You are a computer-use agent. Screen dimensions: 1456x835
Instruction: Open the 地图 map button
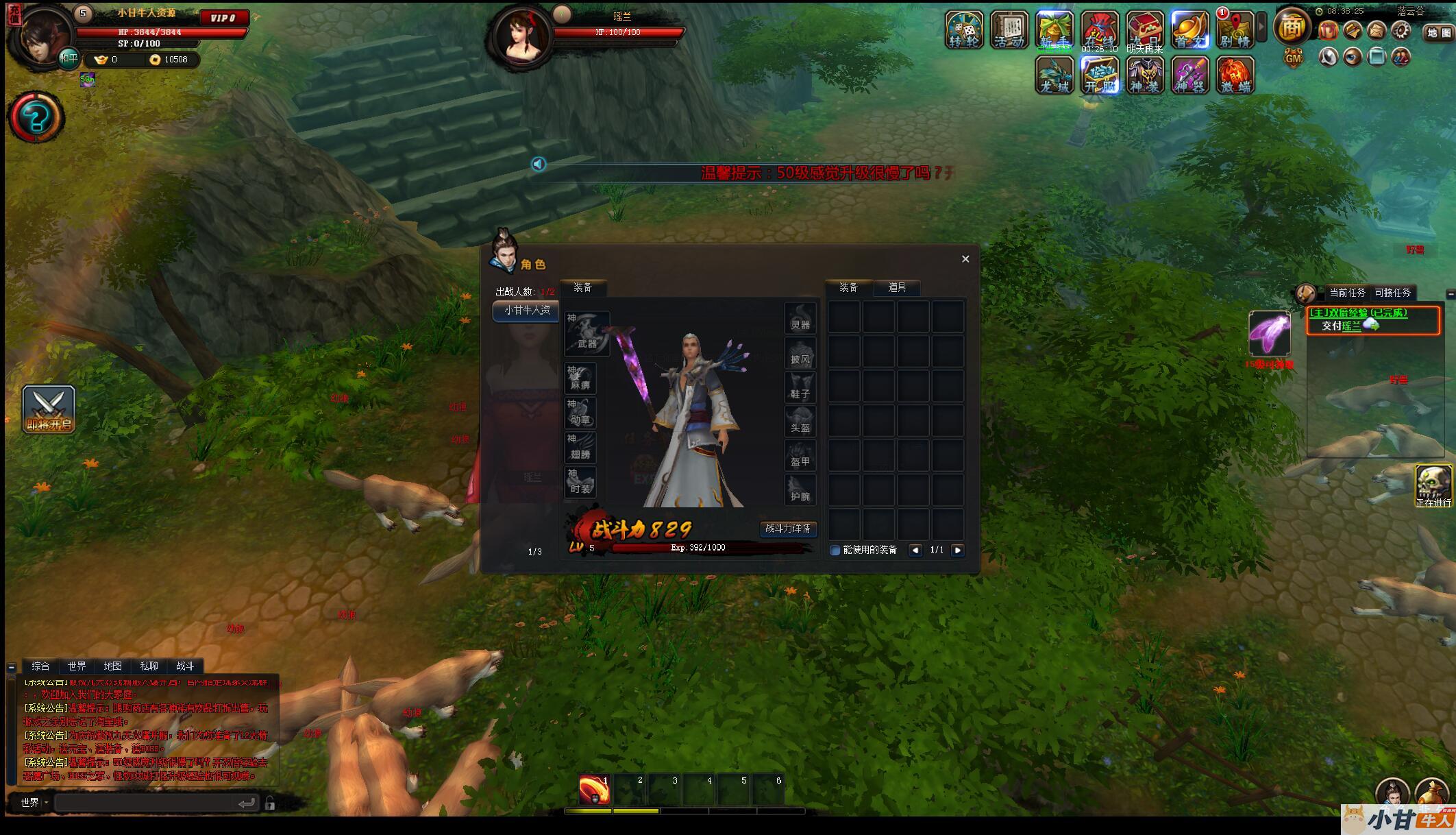(1438, 33)
